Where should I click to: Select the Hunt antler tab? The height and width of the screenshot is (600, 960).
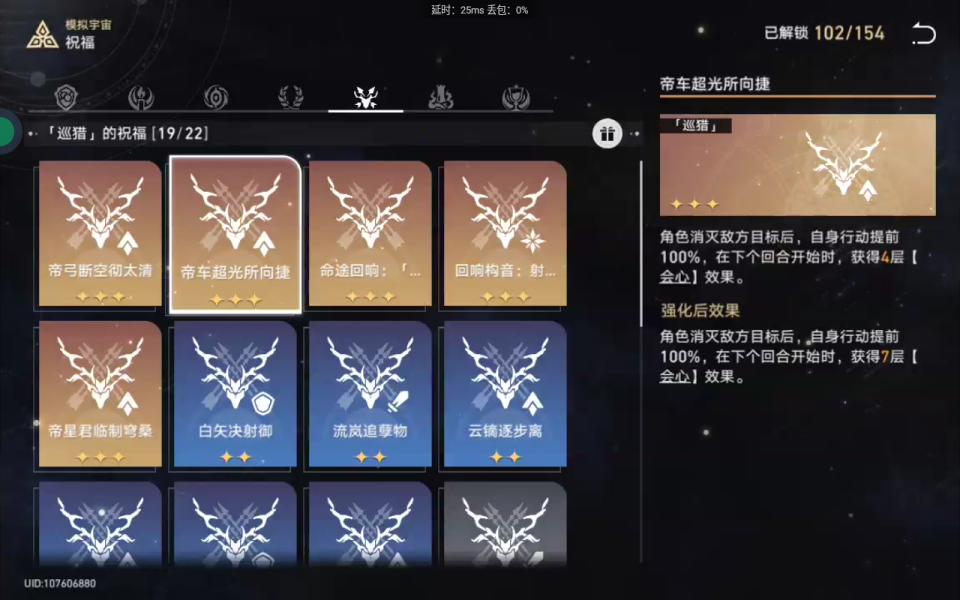[x=366, y=97]
